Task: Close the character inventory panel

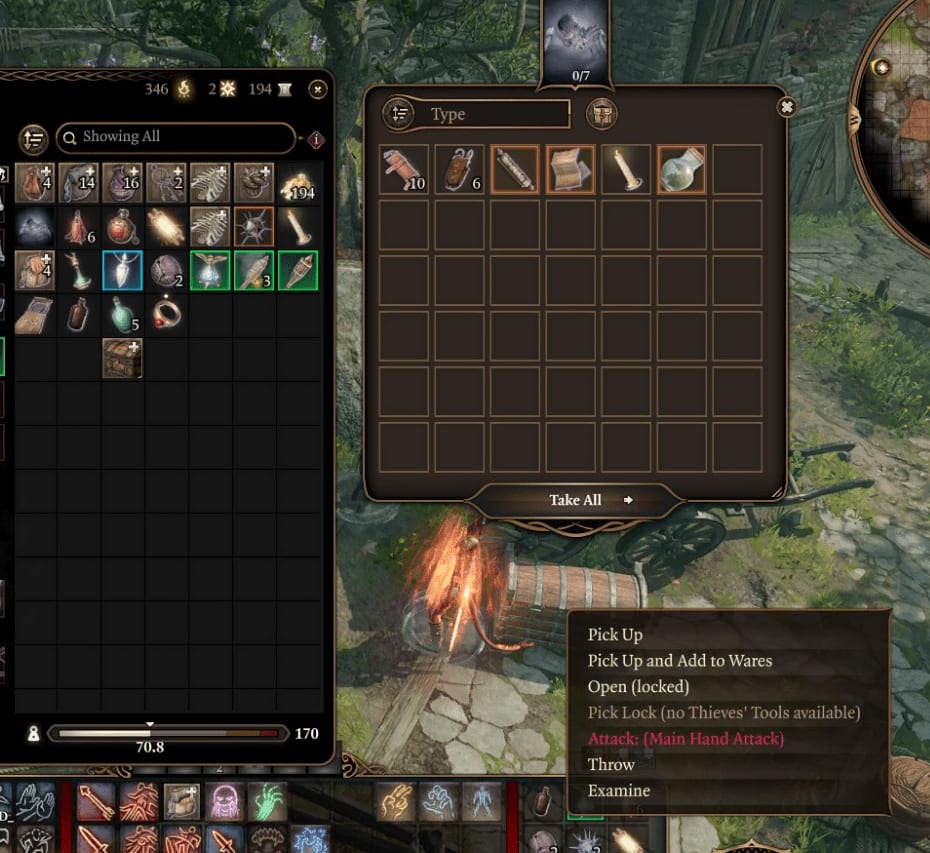Action: pyautogui.click(x=318, y=90)
